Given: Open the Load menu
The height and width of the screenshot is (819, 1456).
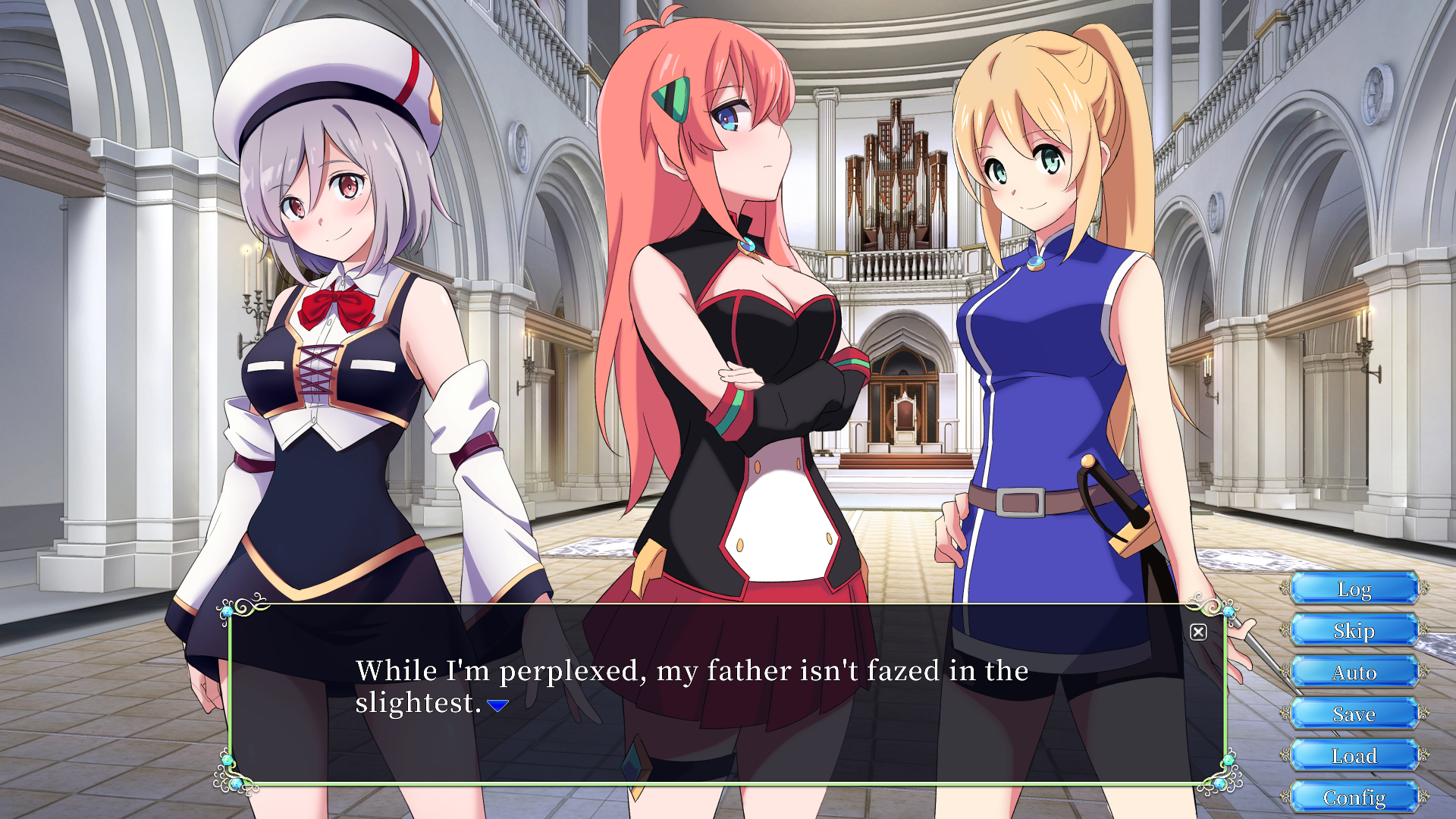Looking at the screenshot, I should point(1354,756).
